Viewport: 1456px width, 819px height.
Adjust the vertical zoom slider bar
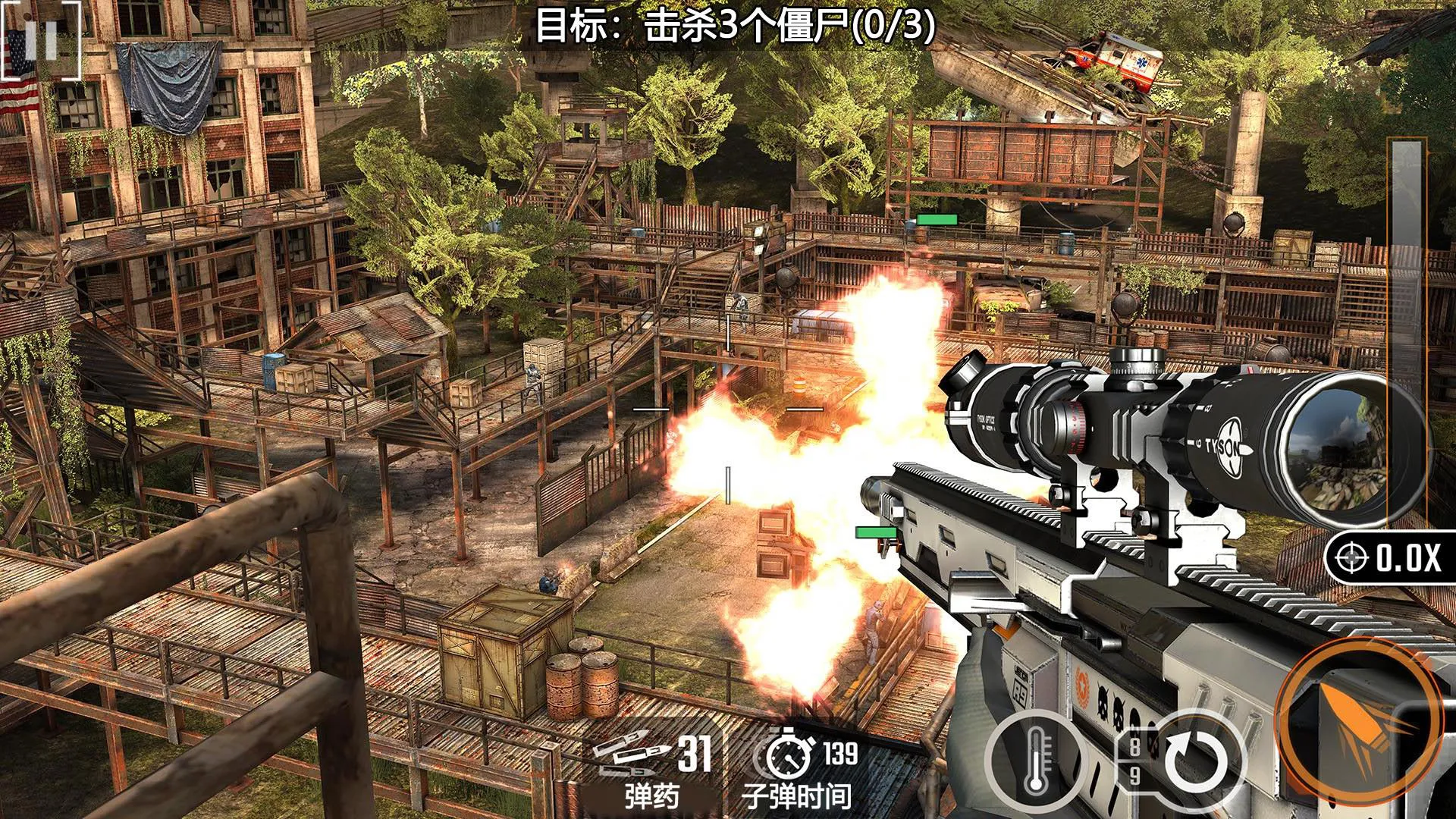[x=1407, y=334]
